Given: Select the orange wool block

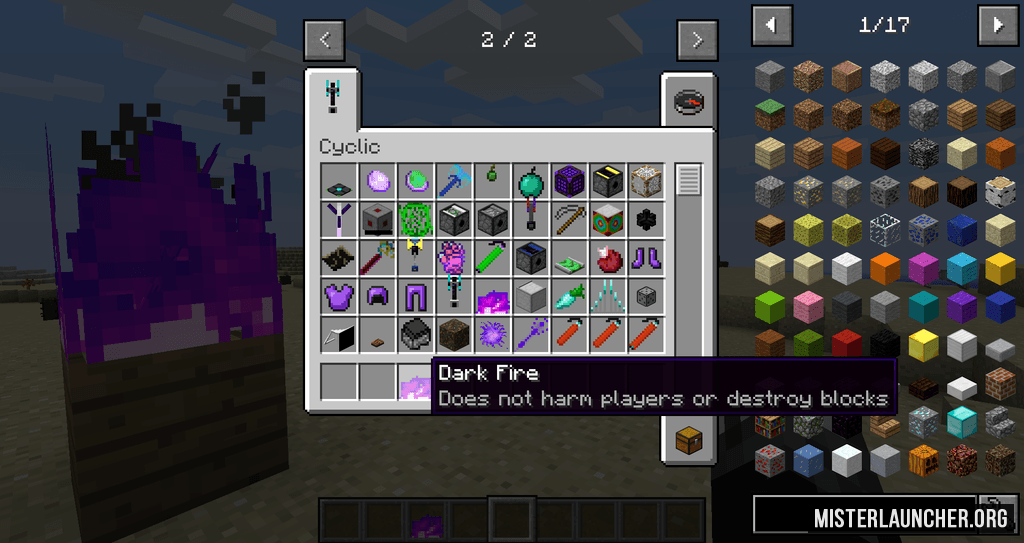Looking at the screenshot, I should tap(885, 268).
